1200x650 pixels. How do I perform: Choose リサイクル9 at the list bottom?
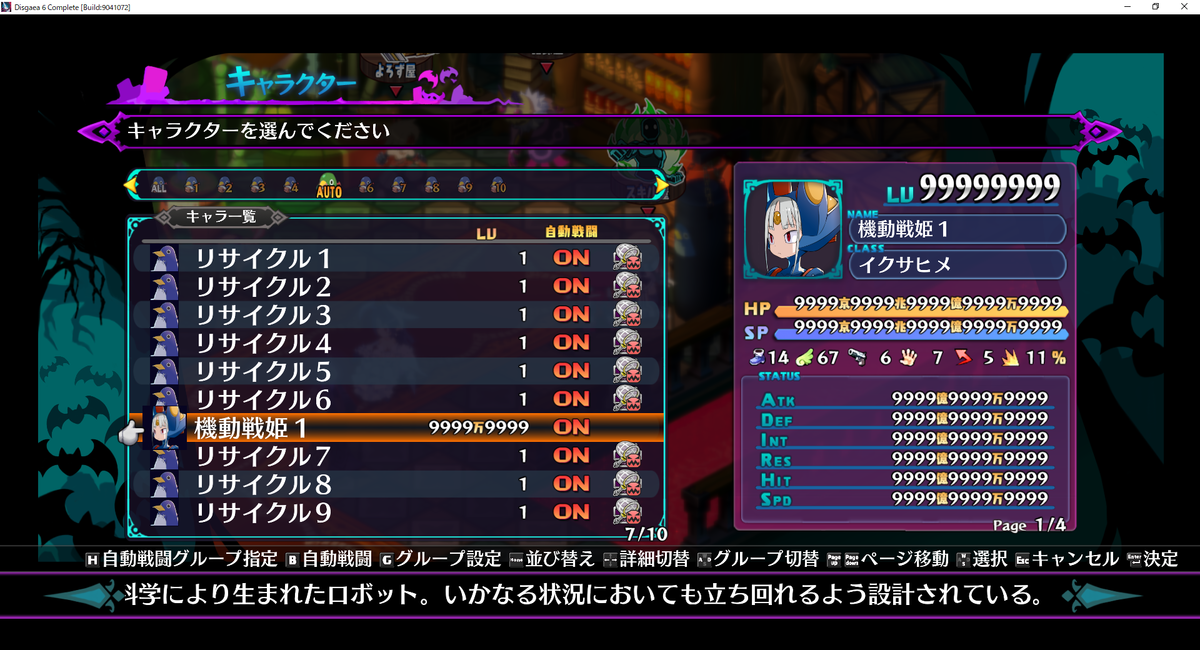pyautogui.click(x=263, y=512)
